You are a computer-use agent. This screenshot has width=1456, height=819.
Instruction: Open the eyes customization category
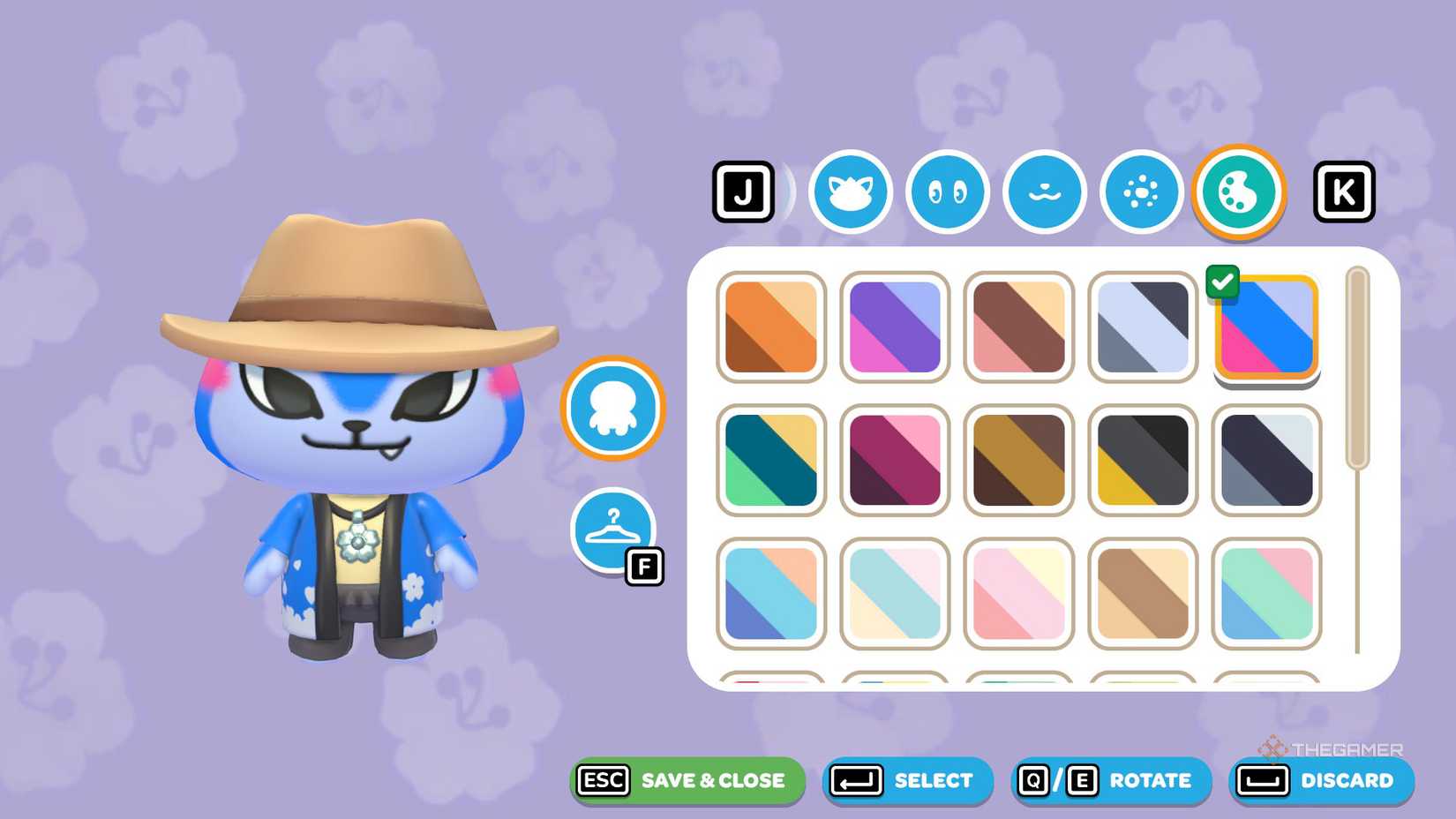pyautogui.click(x=947, y=192)
